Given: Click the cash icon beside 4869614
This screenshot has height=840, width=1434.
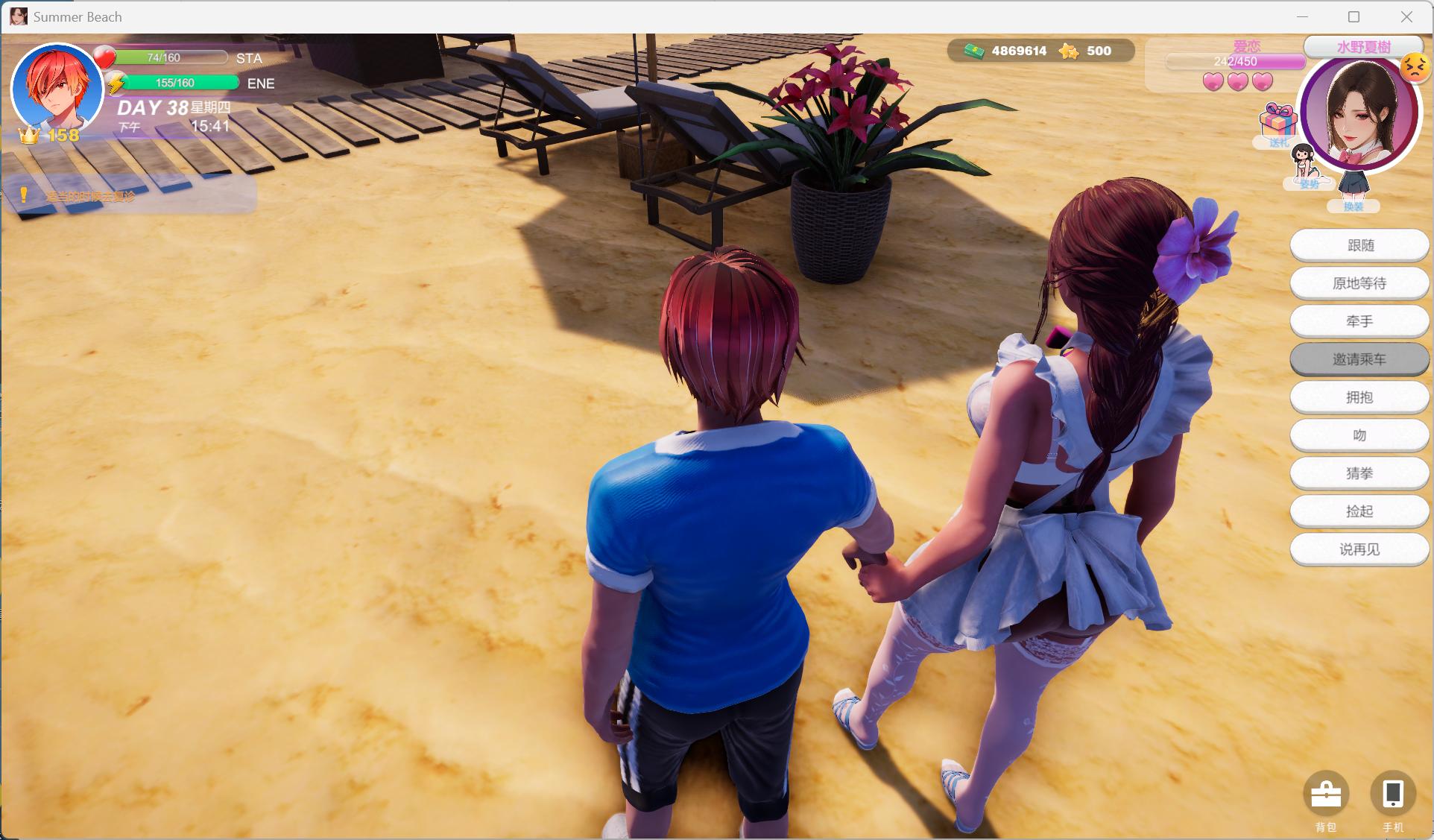Looking at the screenshot, I should [x=973, y=51].
